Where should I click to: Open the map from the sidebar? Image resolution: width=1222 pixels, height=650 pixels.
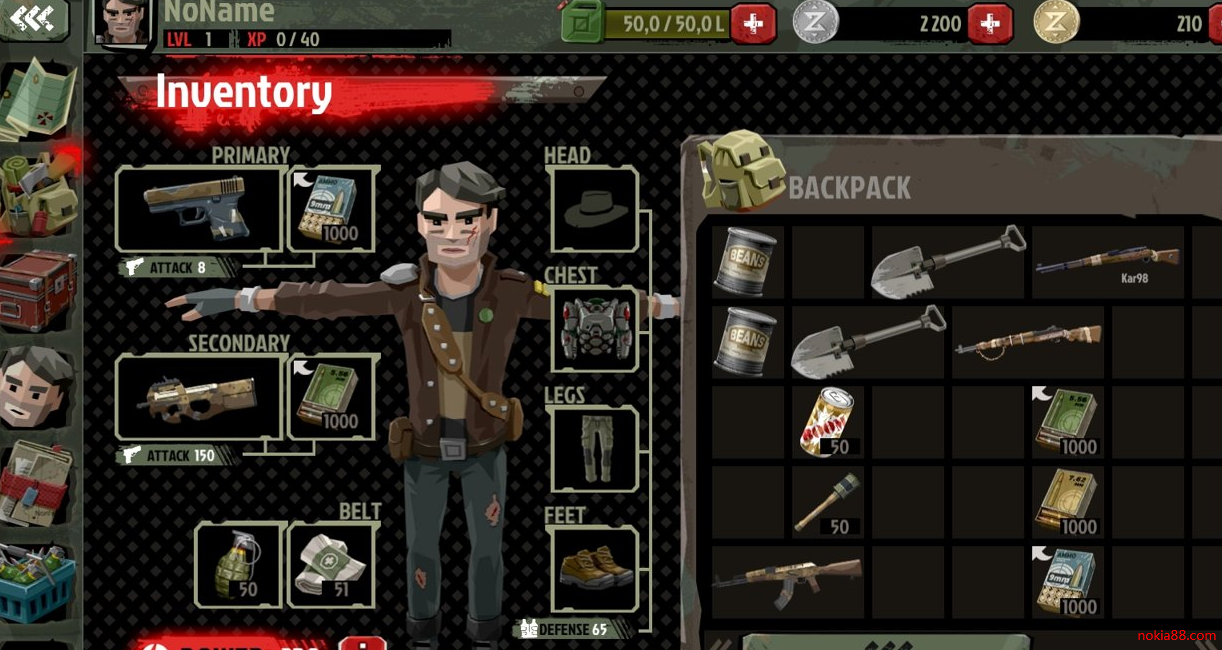point(38,98)
